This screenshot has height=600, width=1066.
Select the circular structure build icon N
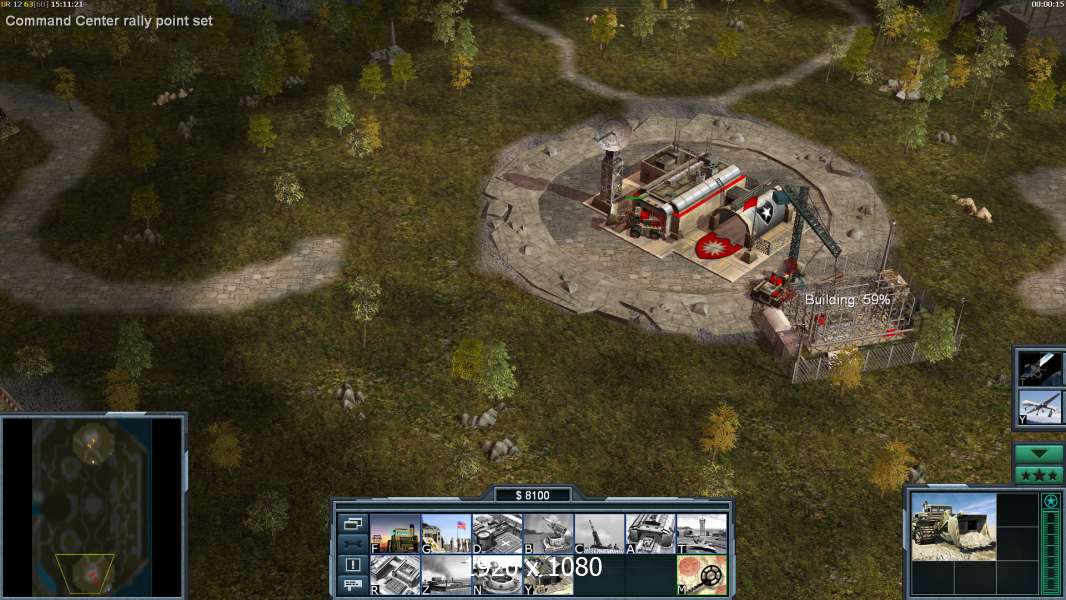497,575
